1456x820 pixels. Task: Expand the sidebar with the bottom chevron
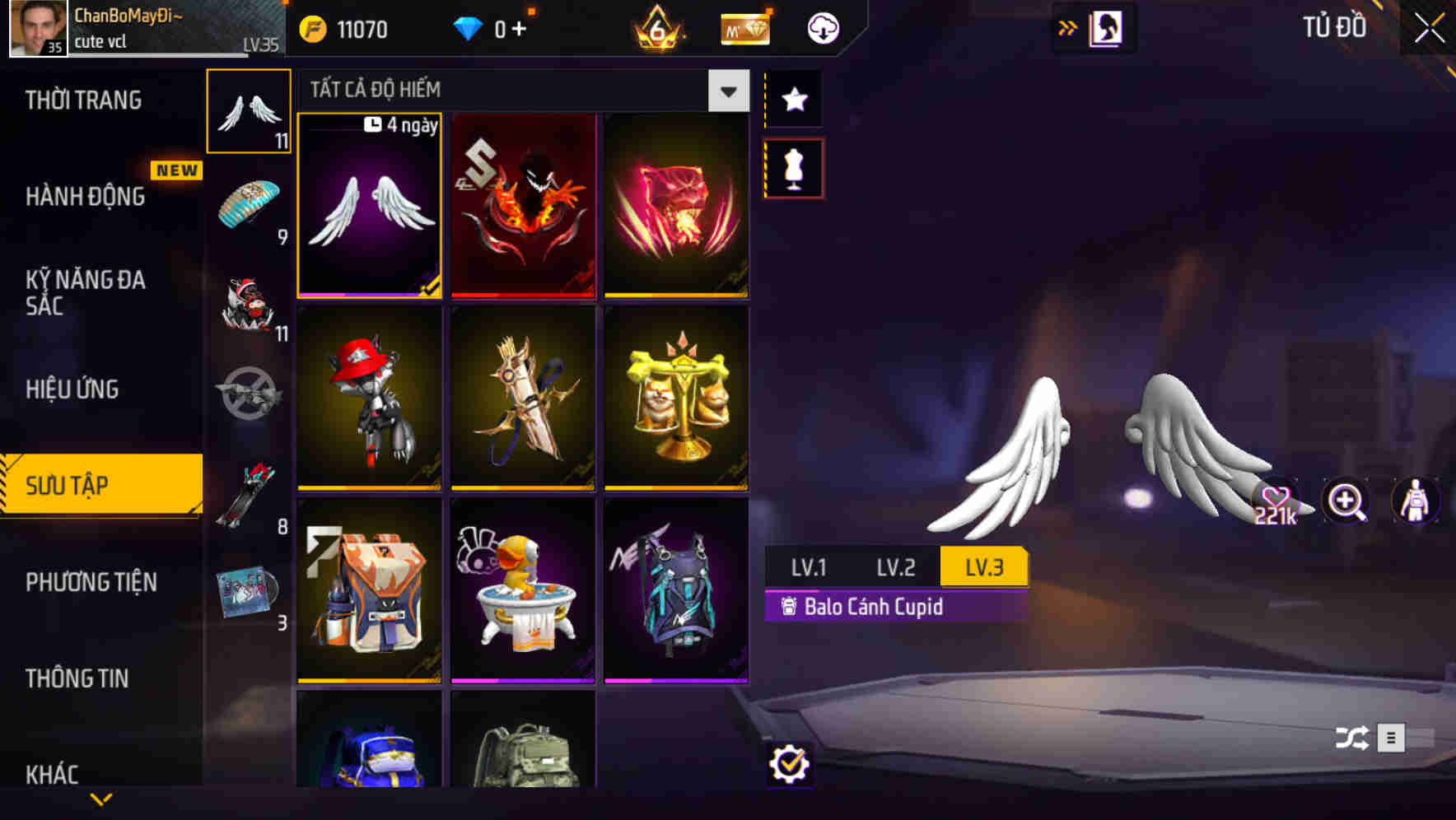point(100,797)
